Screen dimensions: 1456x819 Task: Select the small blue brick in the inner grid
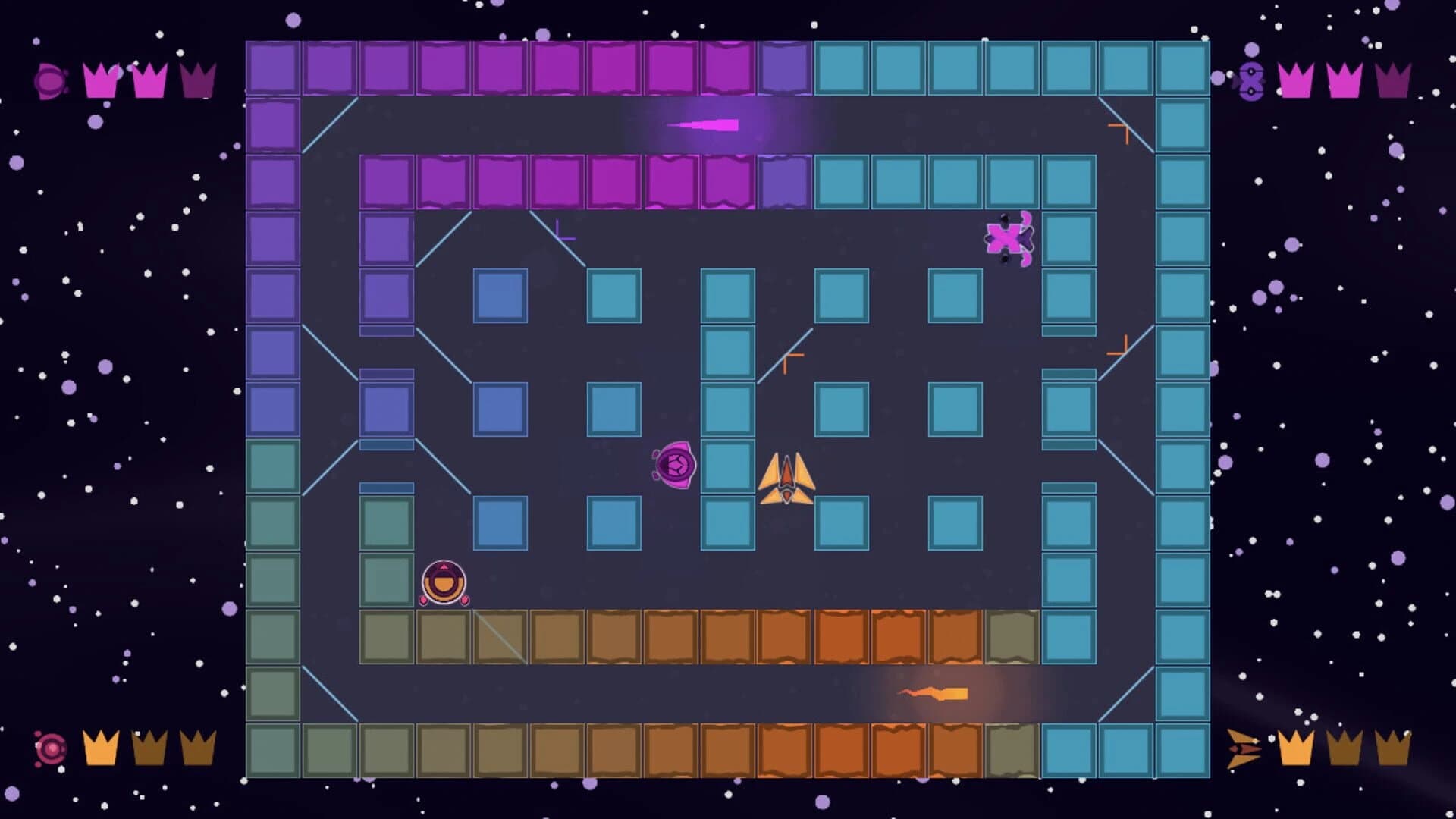click(500, 294)
